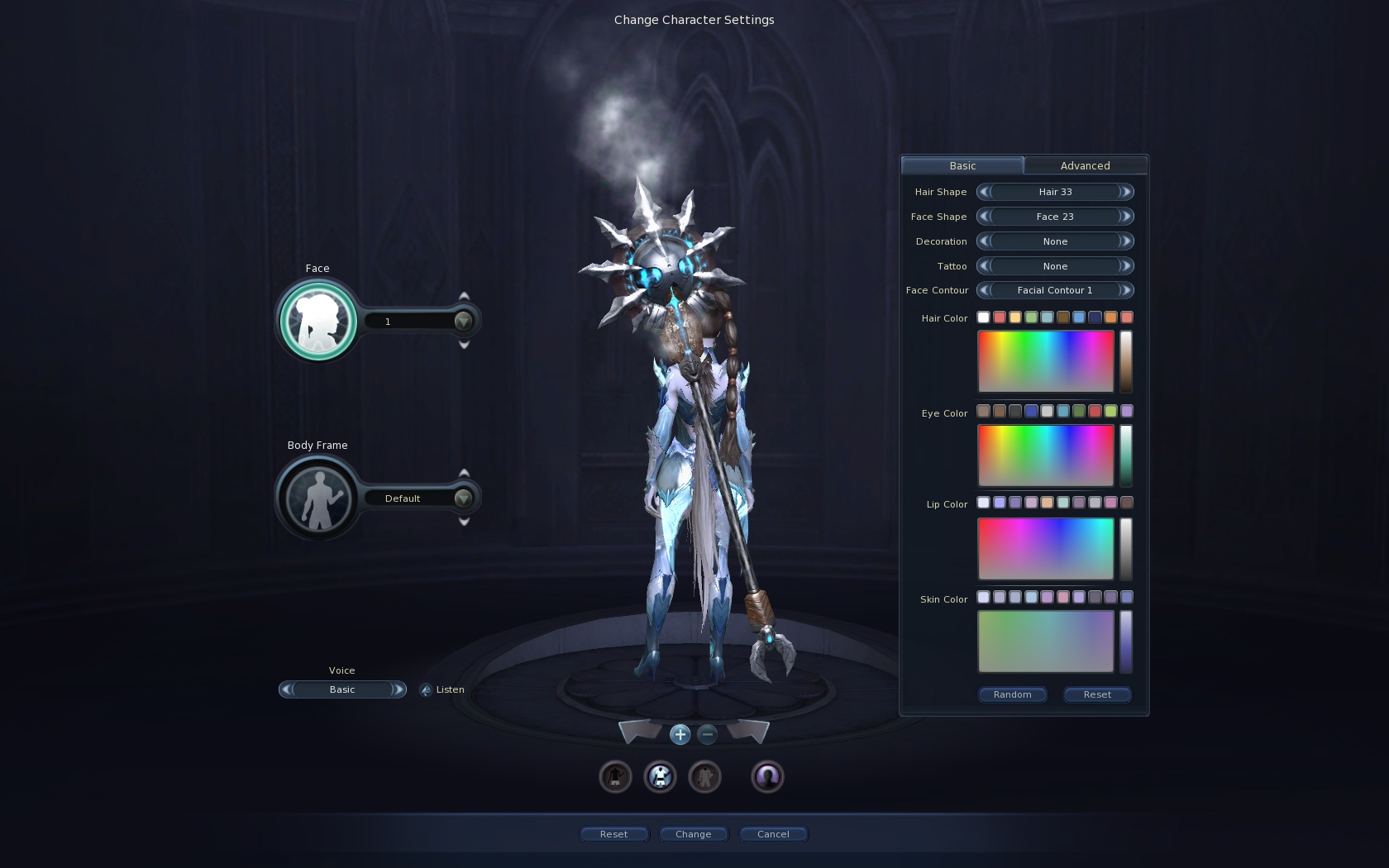The width and height of the screenshot is (1389, 868).
Task: Pick the white hair color swatch
Action: pos(983,317)
